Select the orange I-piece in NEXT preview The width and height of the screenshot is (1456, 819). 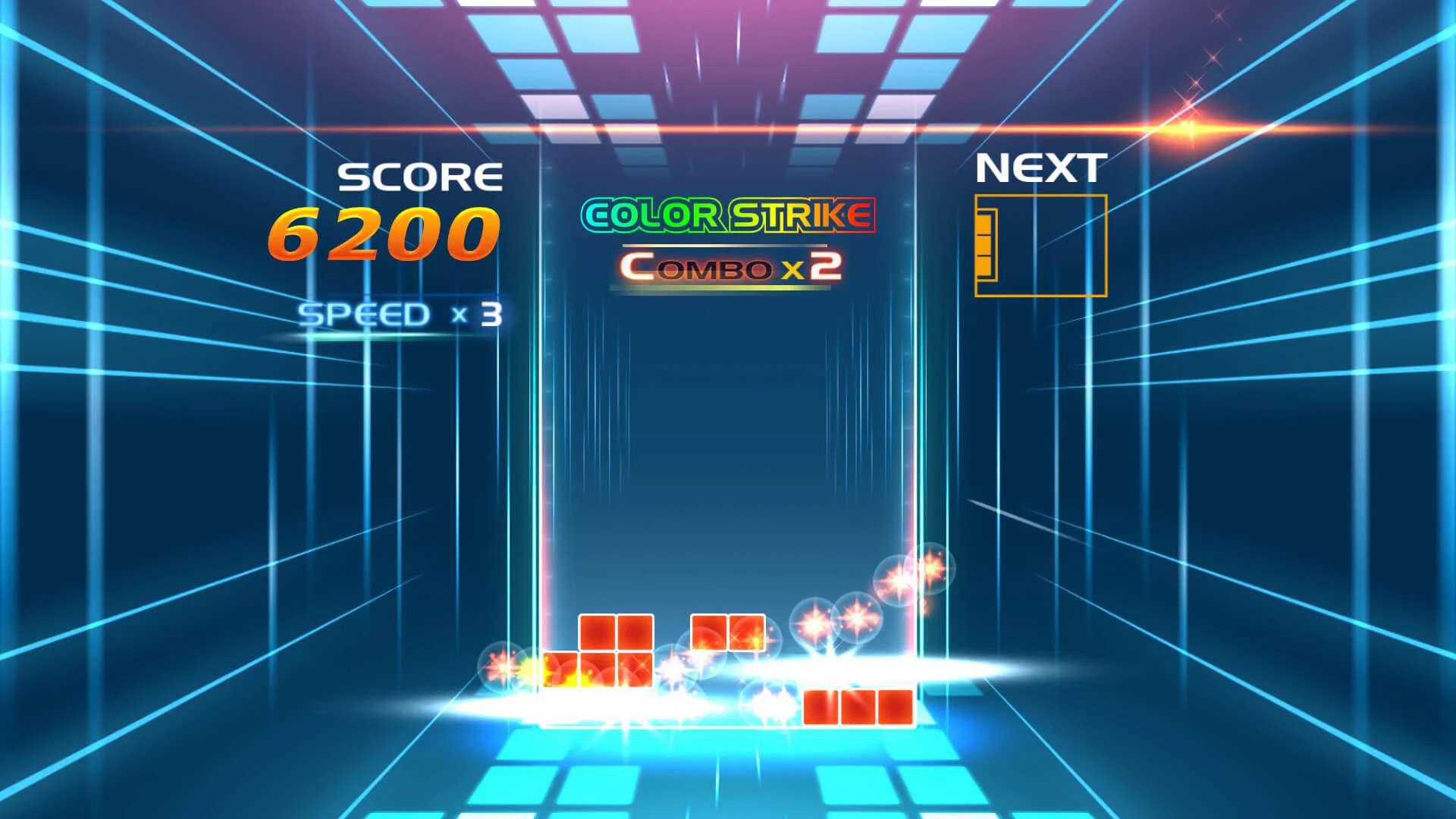[x=987, y=245]
